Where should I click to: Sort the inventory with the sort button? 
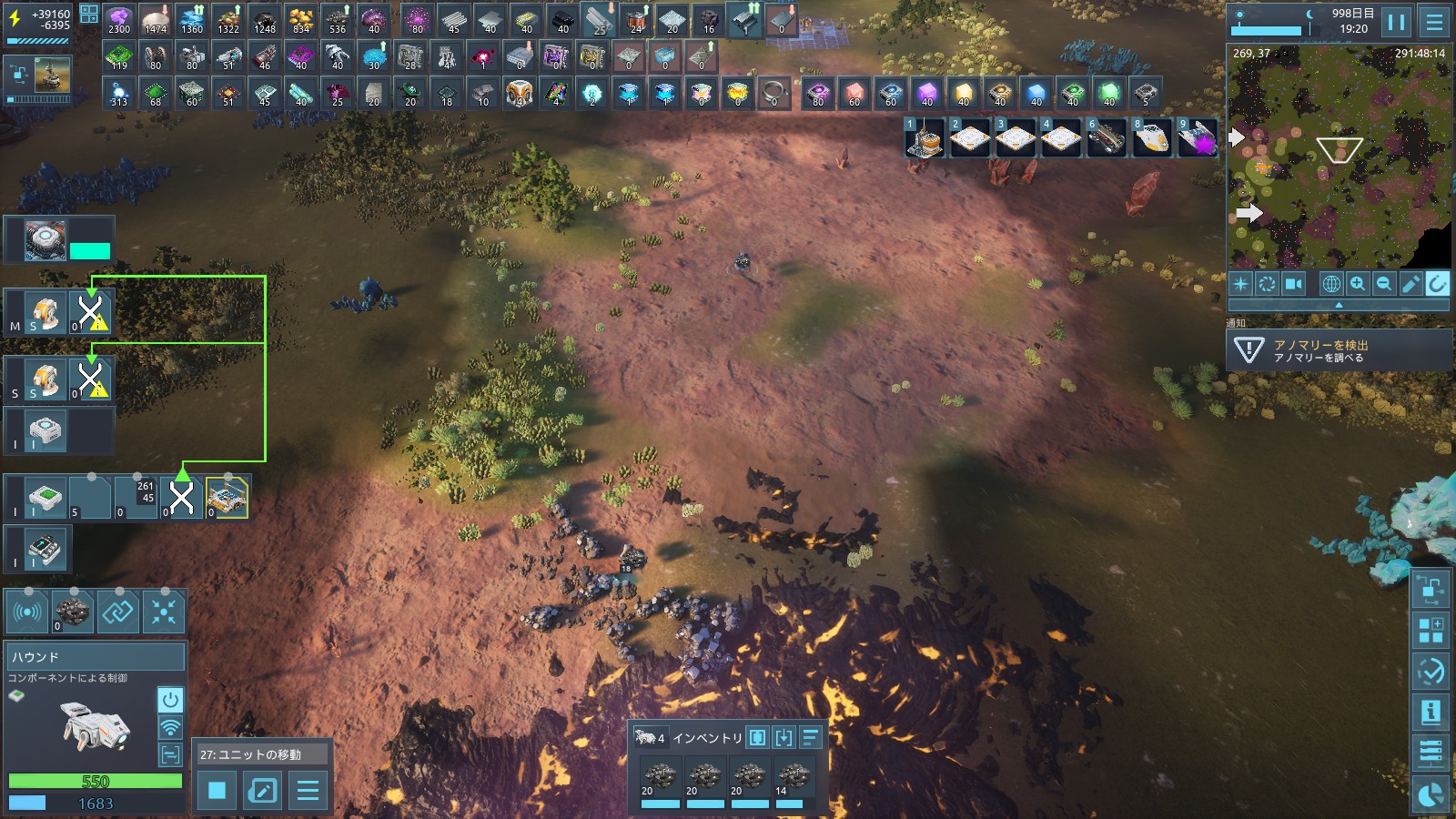click(x=811, y=737)
